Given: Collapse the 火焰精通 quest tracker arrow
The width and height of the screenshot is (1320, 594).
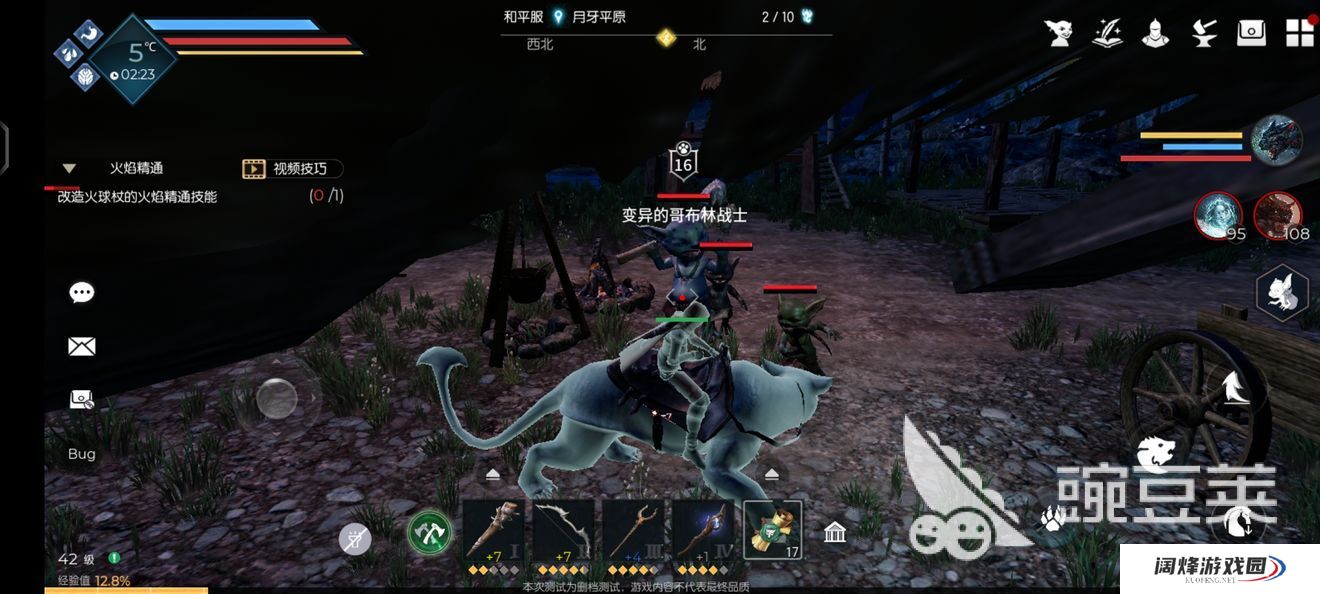Looking at the screenshot, I should click(x=69, y=169).
